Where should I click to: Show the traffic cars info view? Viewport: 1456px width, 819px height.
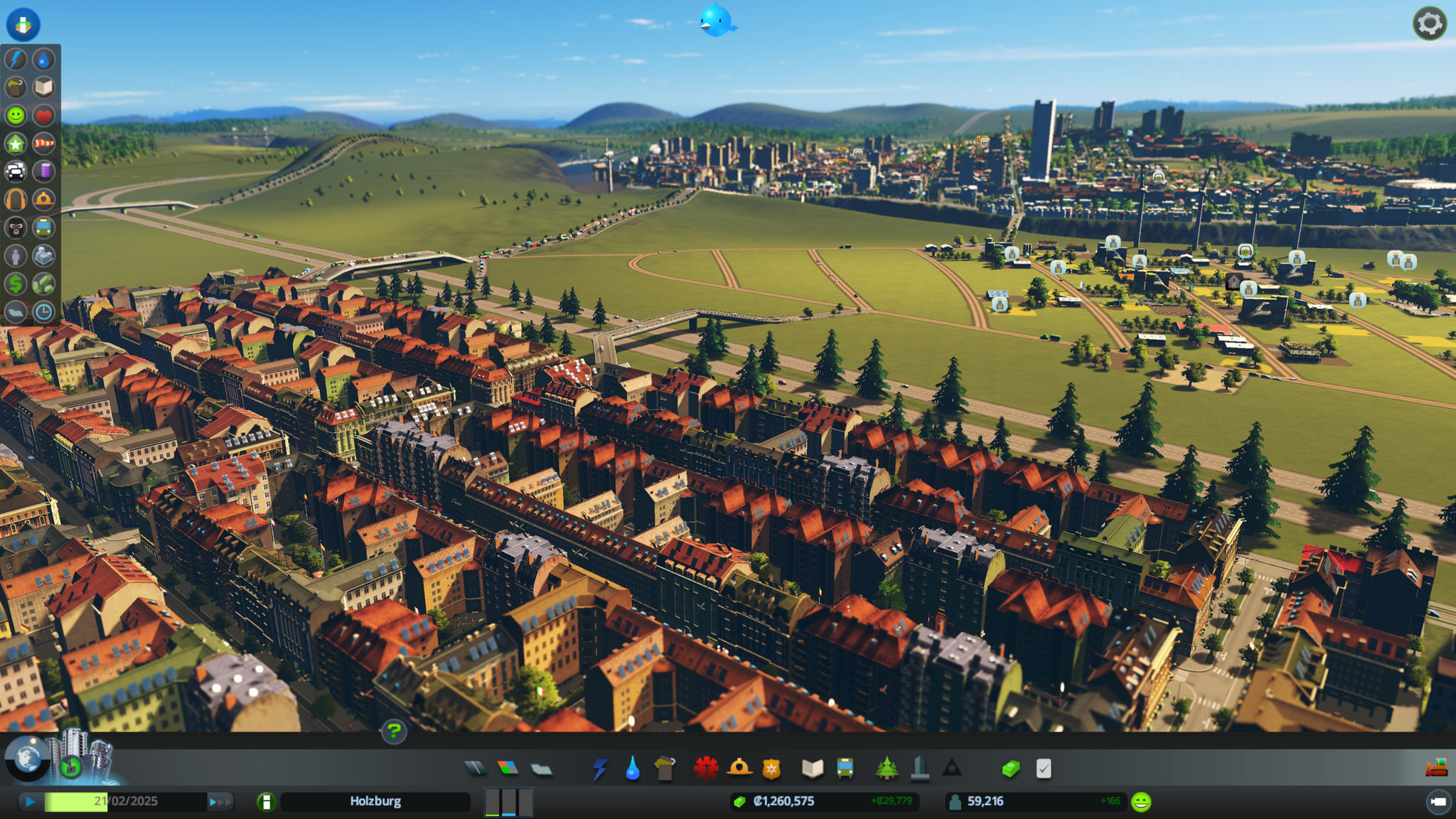pyautogui.click(x=16, y=171)
